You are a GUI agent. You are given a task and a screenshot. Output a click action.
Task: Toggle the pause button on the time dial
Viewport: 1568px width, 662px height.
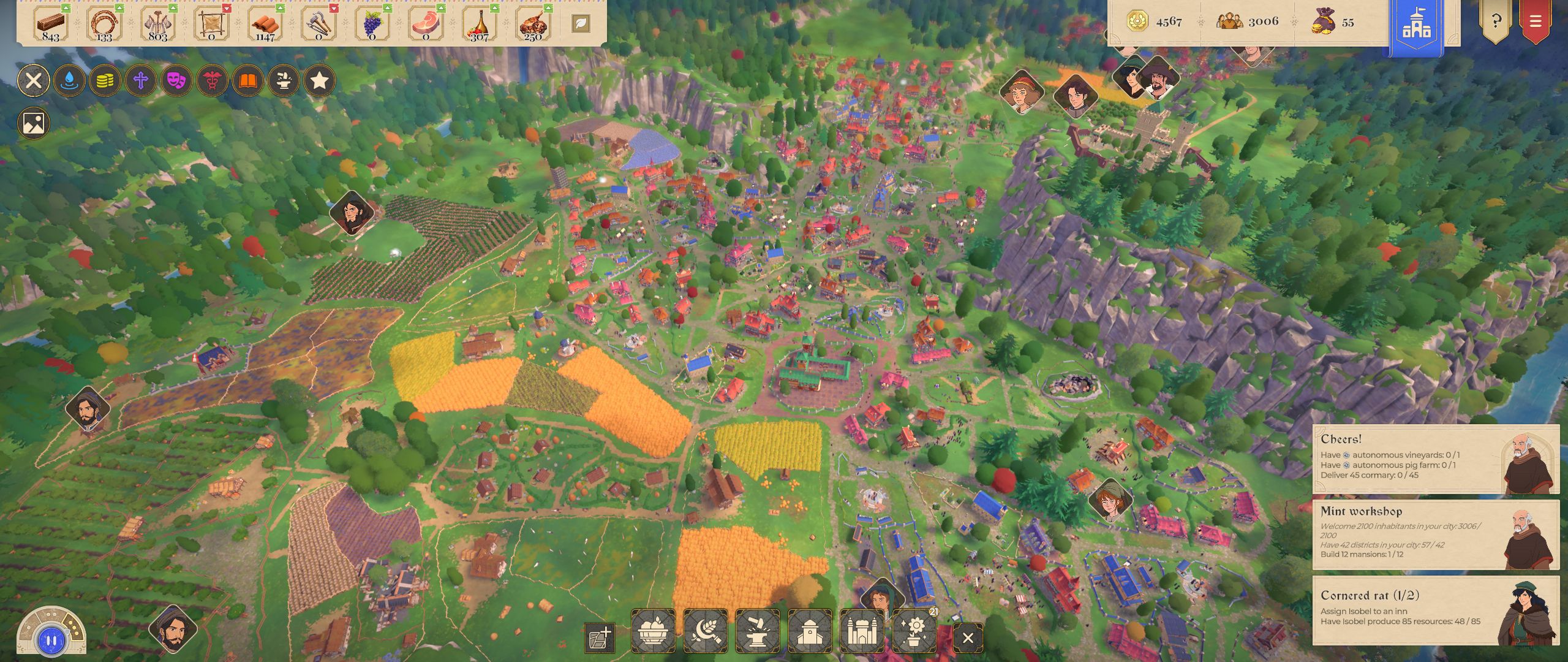[51, 641]
